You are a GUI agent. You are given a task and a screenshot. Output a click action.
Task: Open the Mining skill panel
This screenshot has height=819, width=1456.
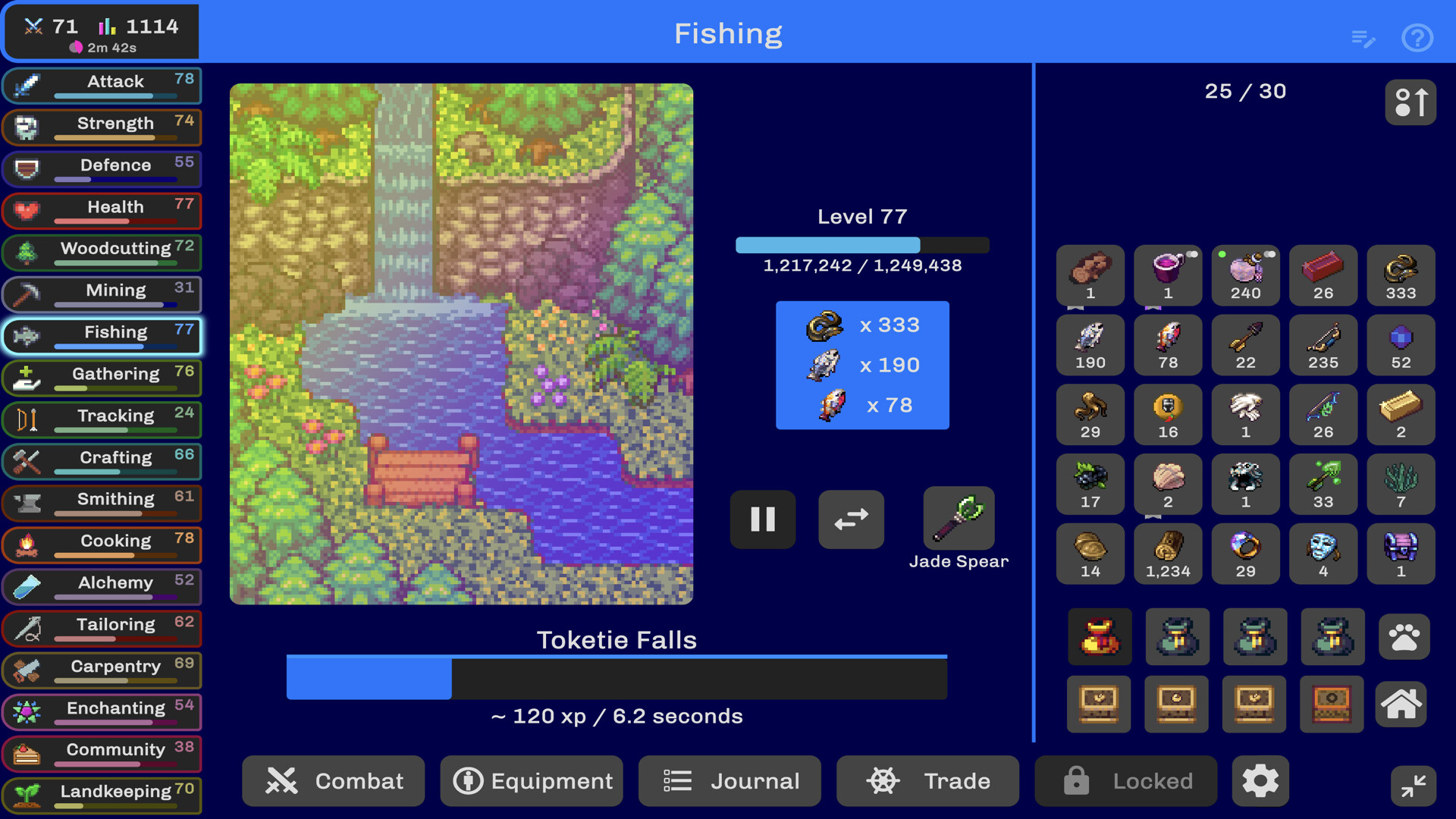(102, 294)
